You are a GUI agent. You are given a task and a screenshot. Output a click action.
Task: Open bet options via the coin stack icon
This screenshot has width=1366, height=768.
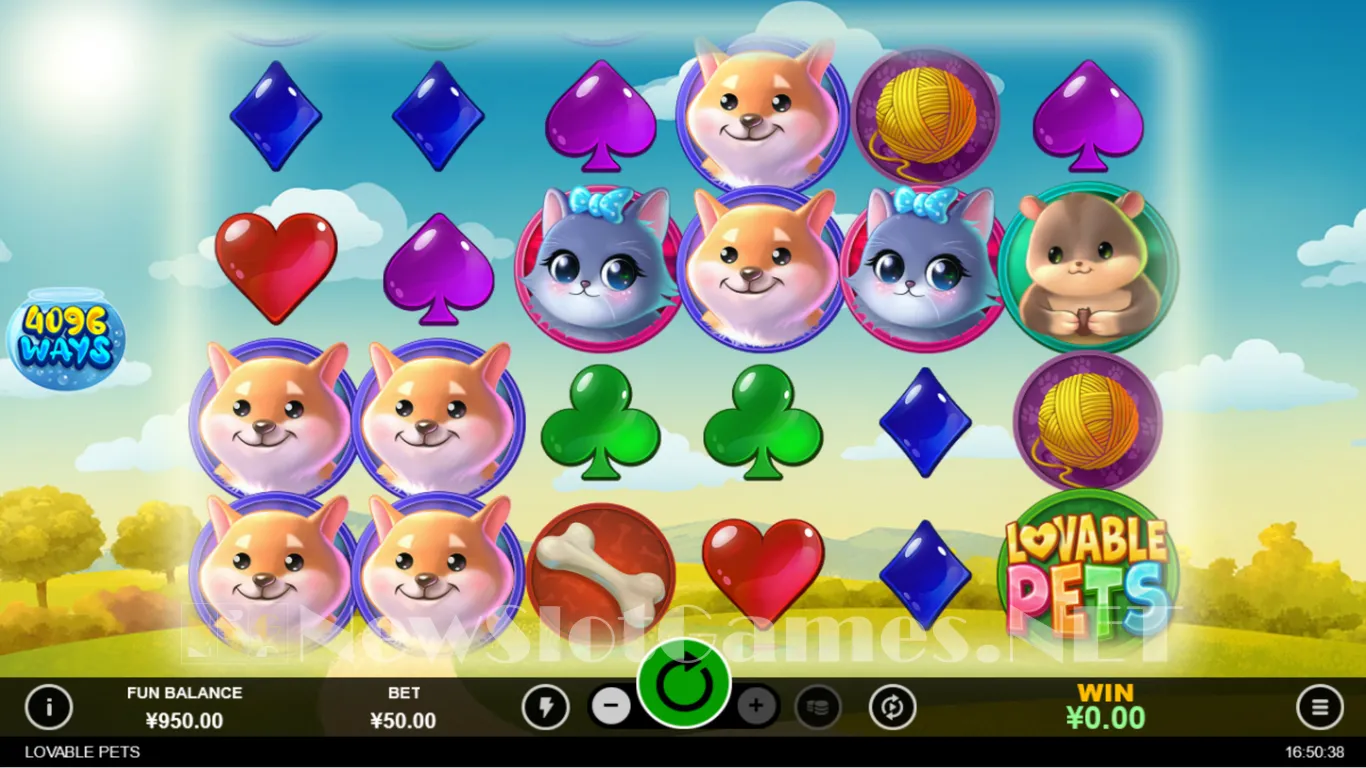tap(818, 708)
